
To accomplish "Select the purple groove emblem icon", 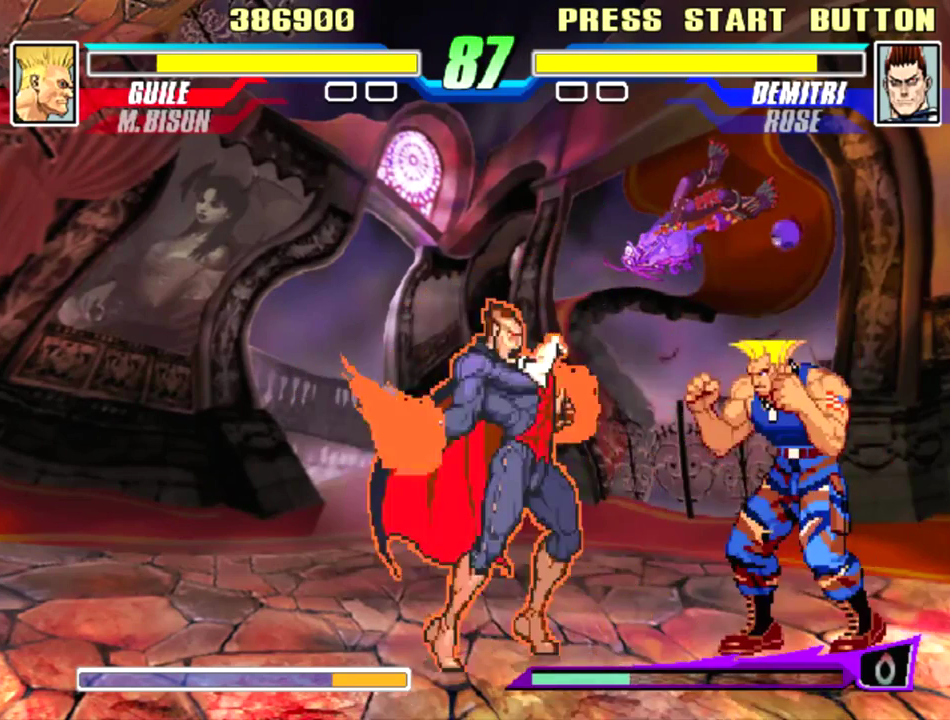I will (884, 669).
